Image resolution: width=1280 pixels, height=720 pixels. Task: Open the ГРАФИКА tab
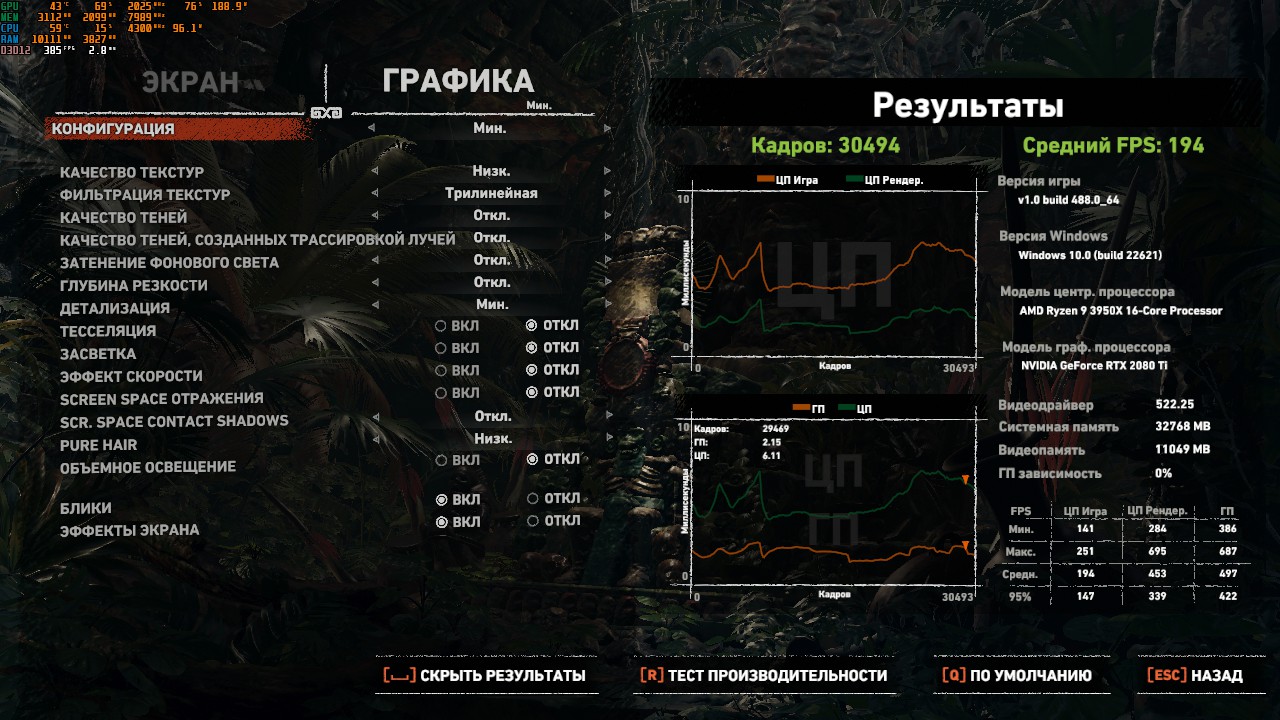click(458, 82)
